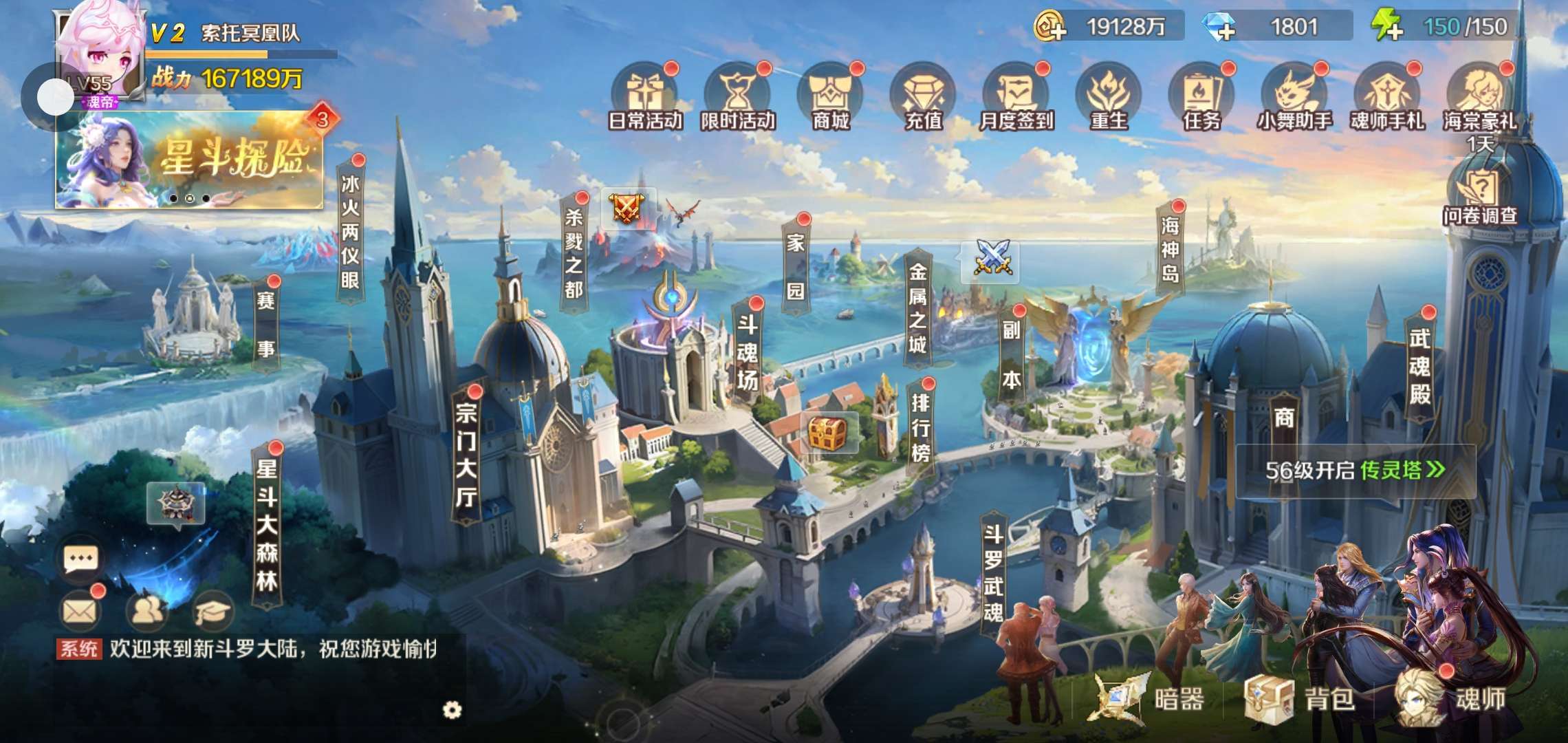Open 小舞助手 assistant
Image resolution: width=1568 pixels, height=743 pixels.
click(x=1294, y=96)
